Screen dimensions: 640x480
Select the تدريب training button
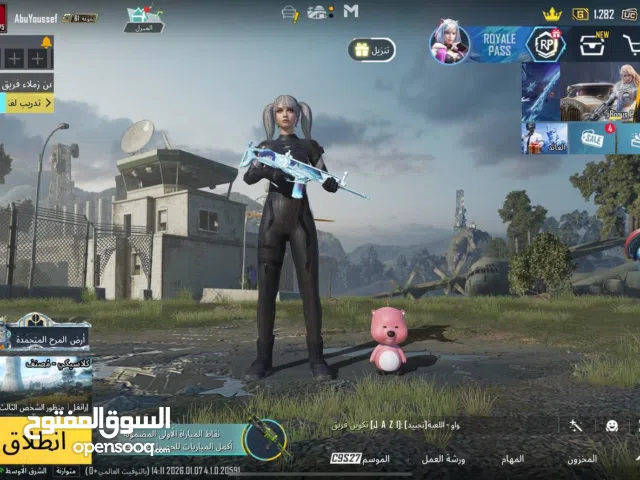(26, 103)
